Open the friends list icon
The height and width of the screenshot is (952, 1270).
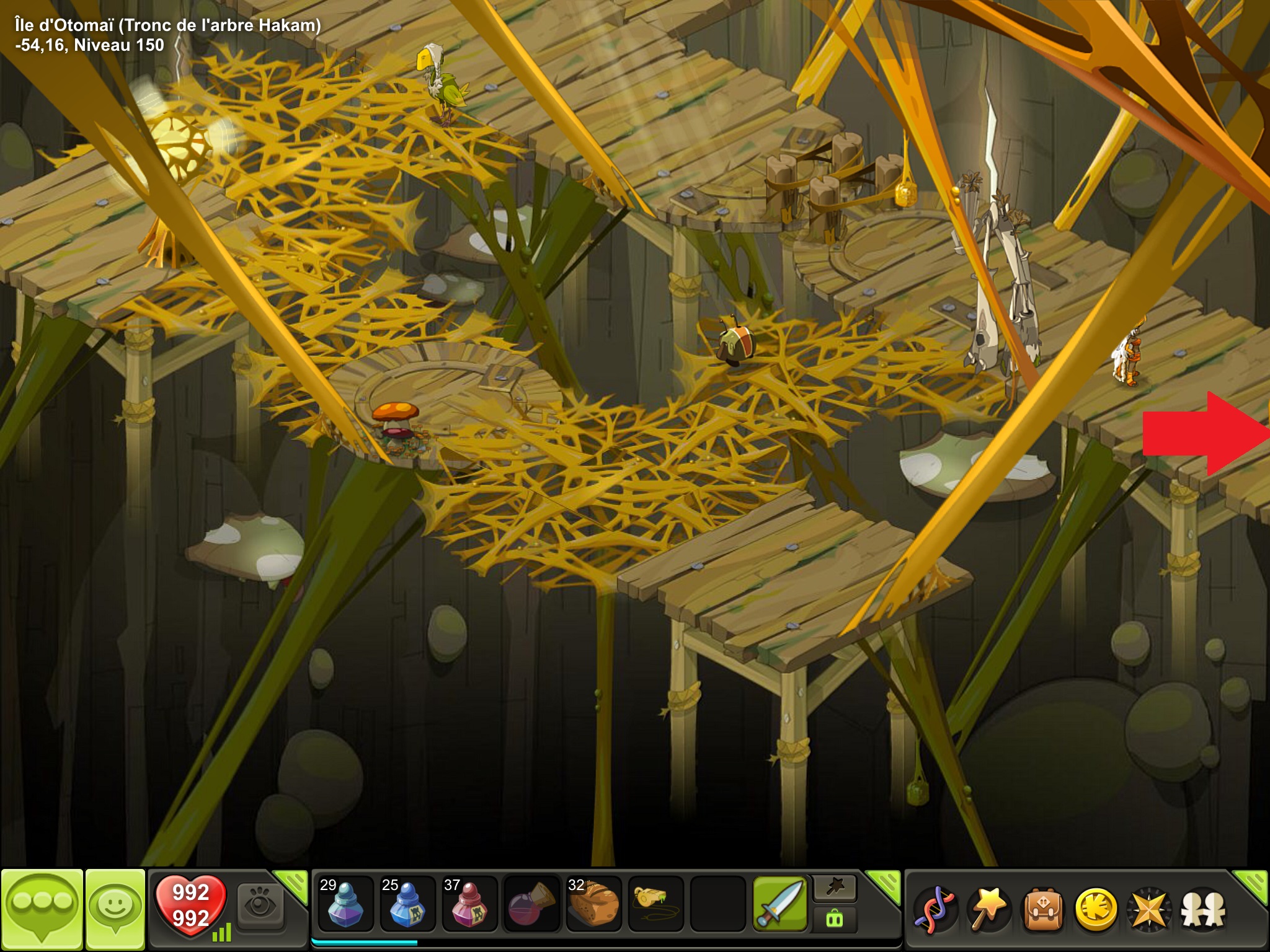1203,910
